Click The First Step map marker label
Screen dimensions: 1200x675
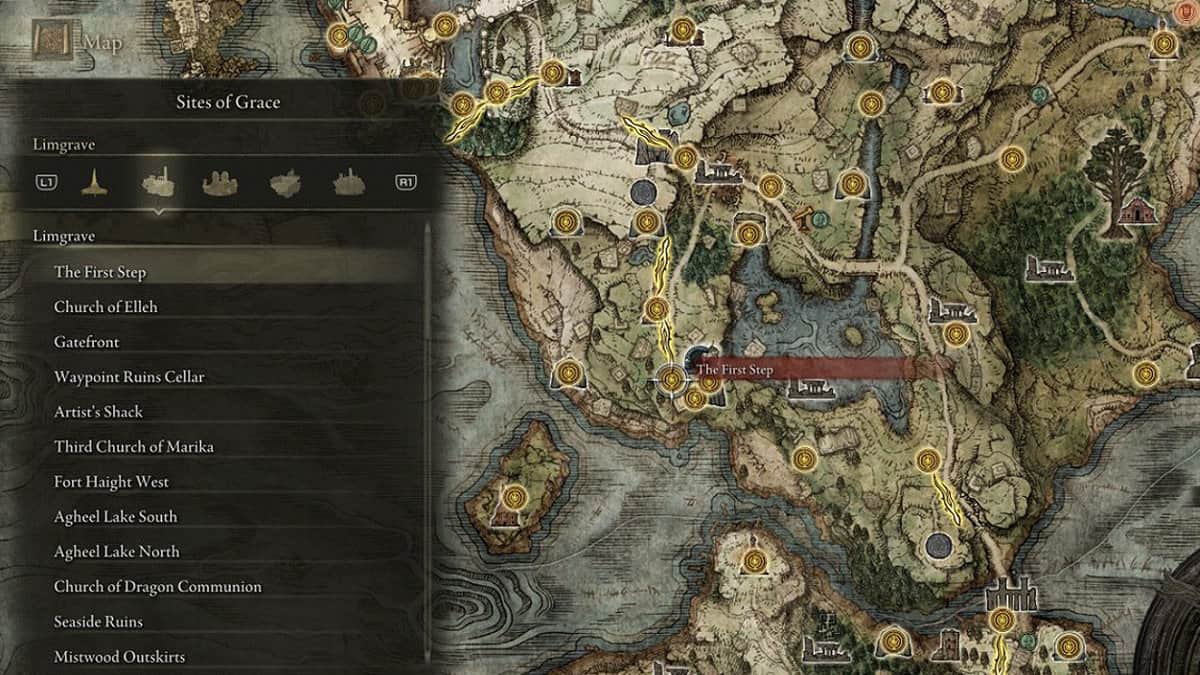click(735, 370)
